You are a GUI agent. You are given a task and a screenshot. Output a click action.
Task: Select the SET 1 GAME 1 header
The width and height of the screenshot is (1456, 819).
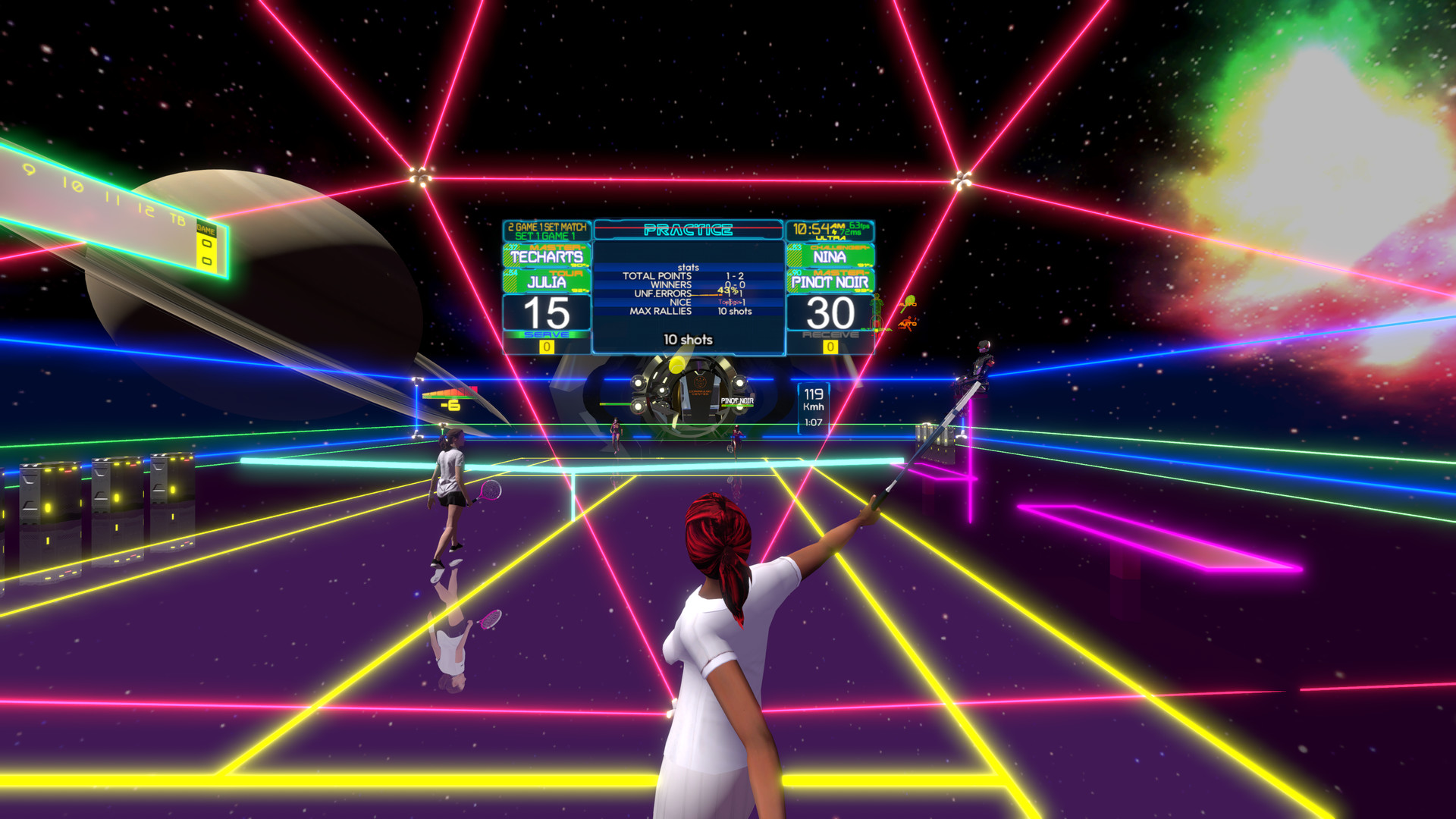click(546, 236)
